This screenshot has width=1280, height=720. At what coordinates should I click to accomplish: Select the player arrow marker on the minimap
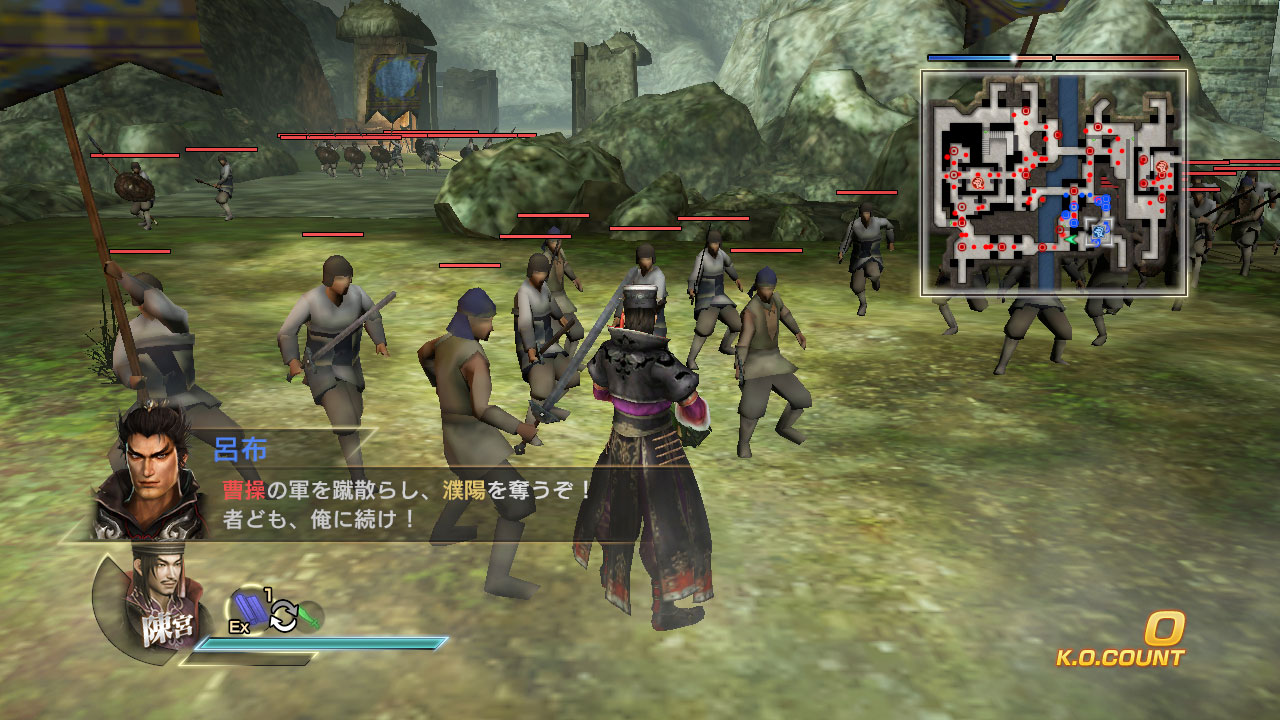click(x=1070, y=238)
